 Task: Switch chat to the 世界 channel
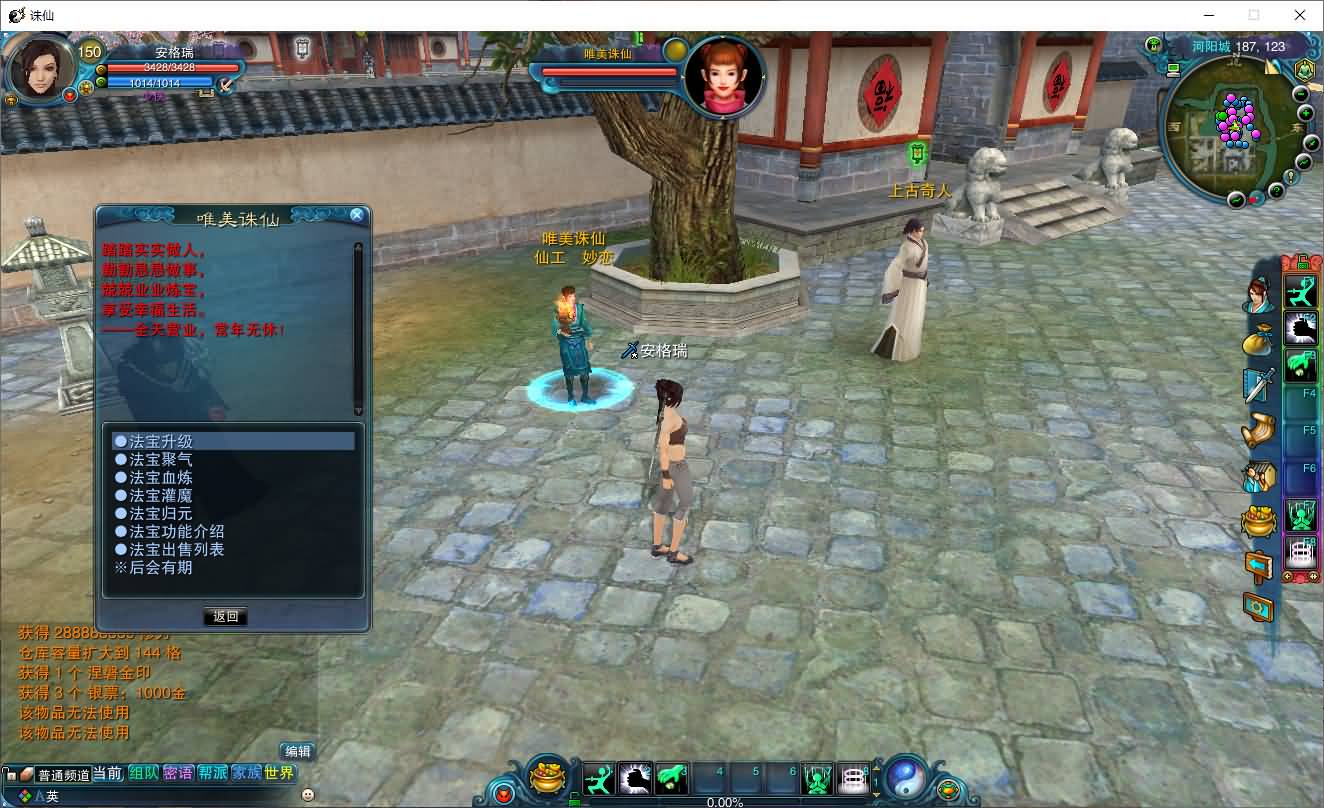280,773
